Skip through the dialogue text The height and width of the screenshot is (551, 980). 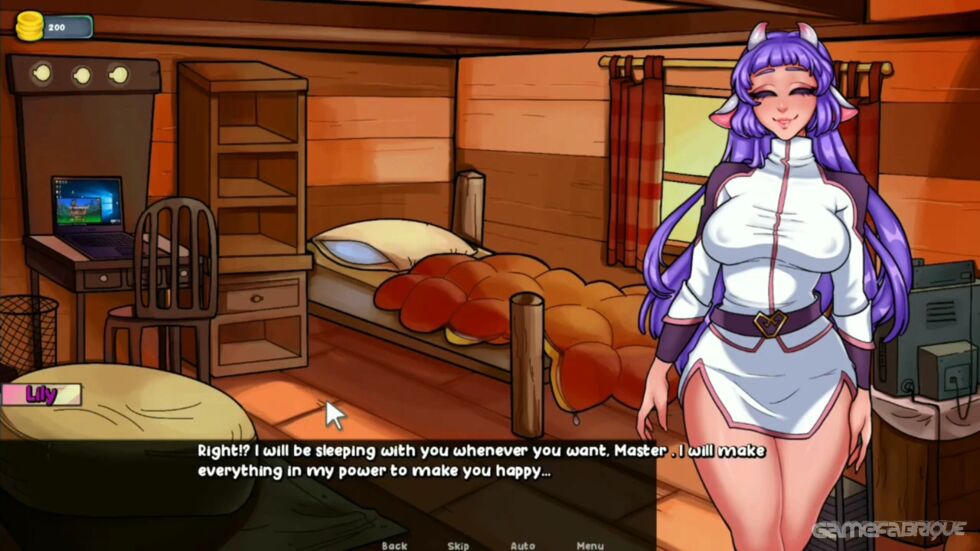(459, 545)
